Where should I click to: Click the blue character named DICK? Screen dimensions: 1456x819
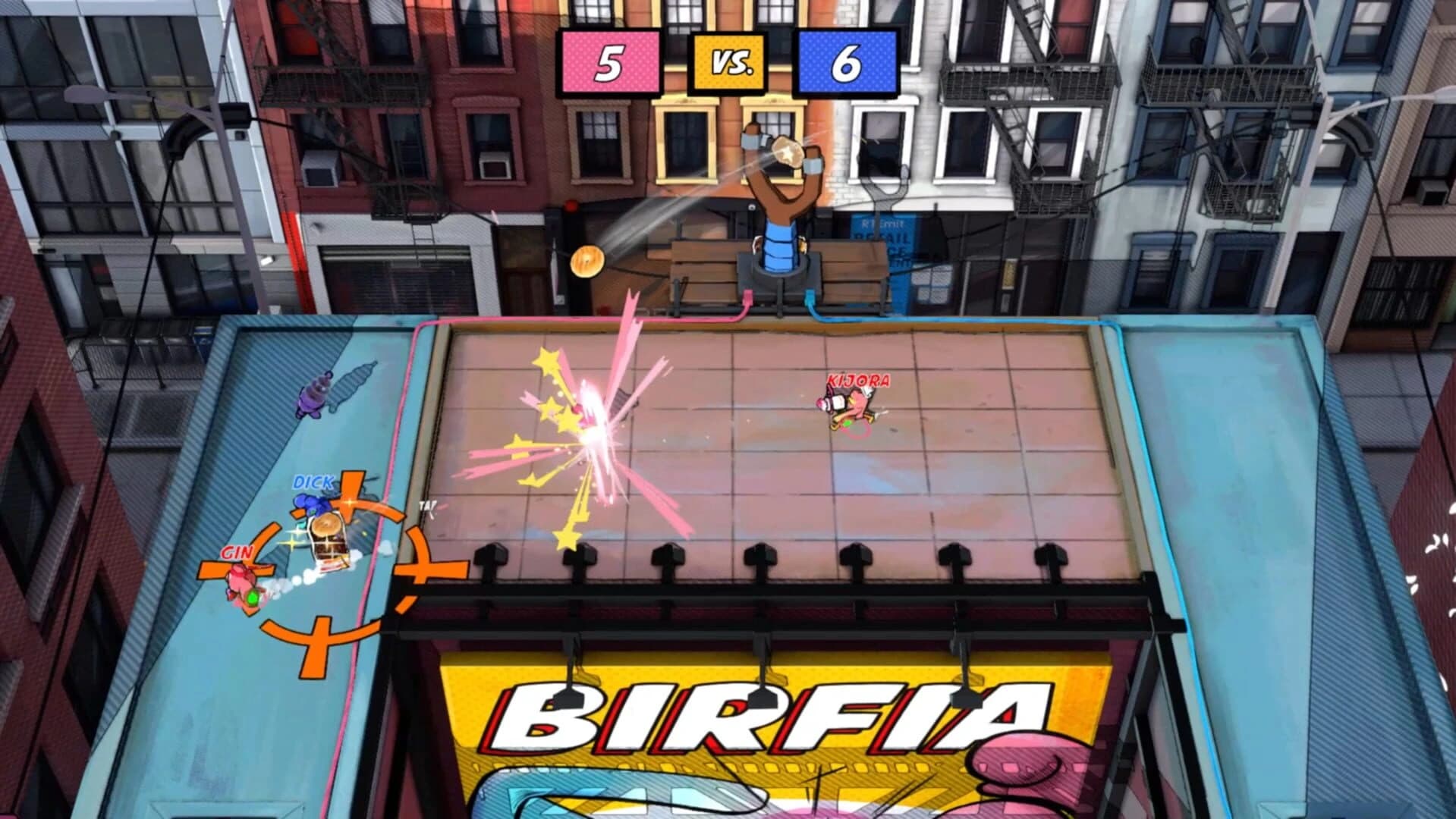click(310, 502)
